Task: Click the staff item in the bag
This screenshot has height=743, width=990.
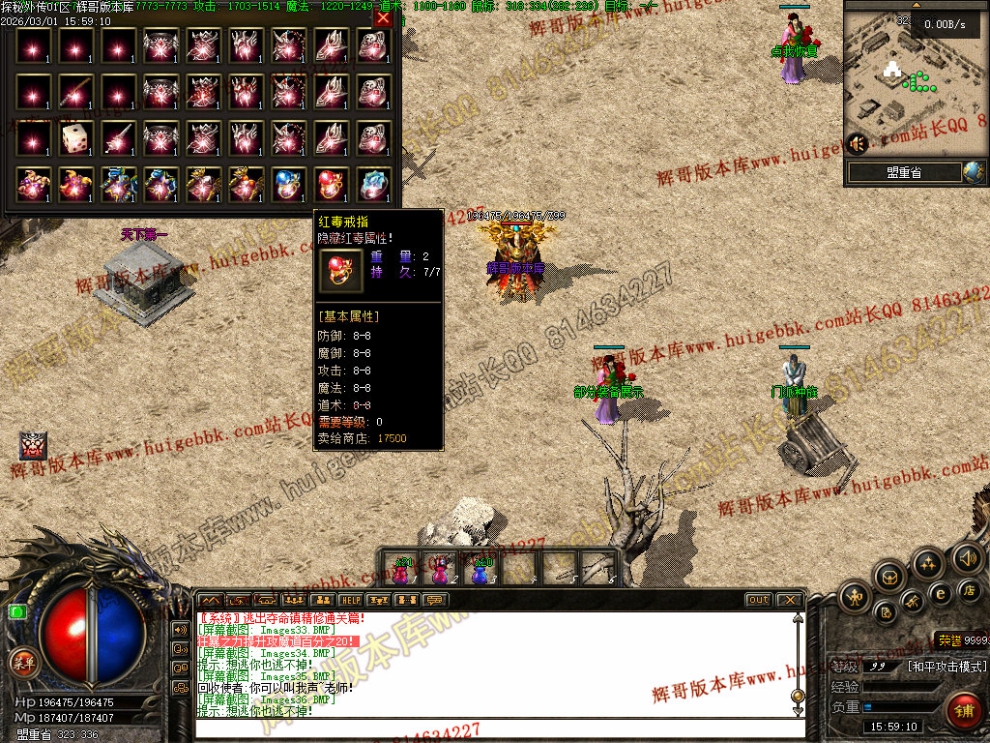Action: click(x=118, y=139)
